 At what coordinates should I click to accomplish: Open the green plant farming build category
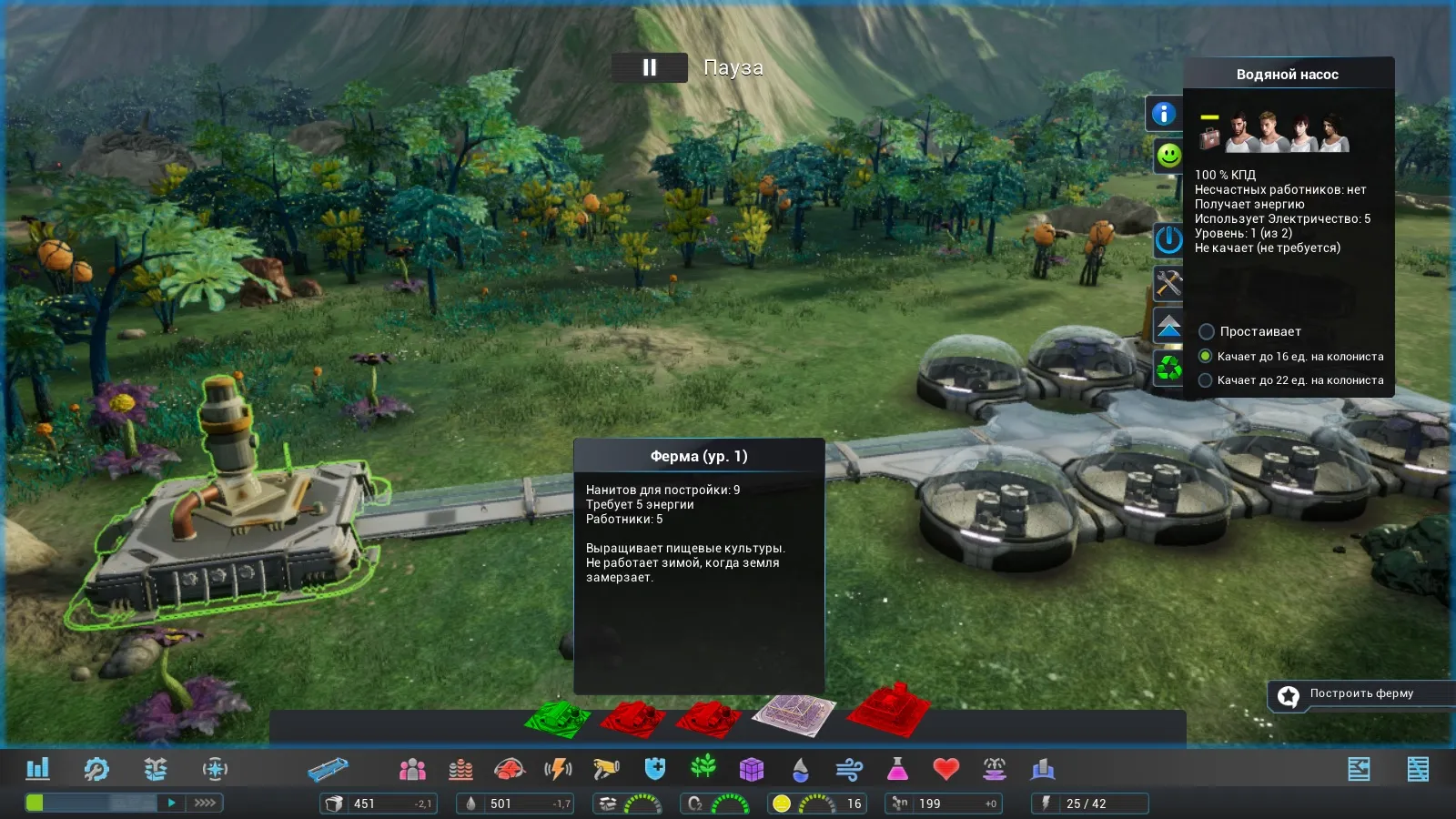pyautogui.click(x=703, y=768)
